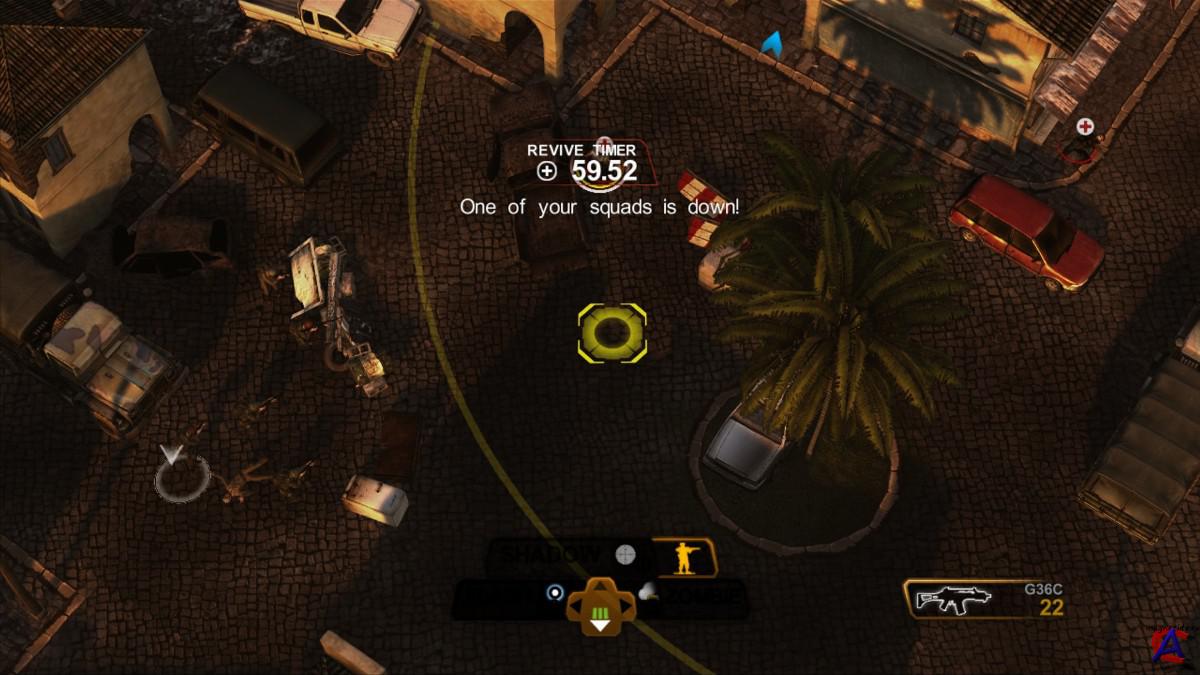Click the blue-ringed circle command icon
Viewport: 1200px width, 675px height.
(555, 593)
